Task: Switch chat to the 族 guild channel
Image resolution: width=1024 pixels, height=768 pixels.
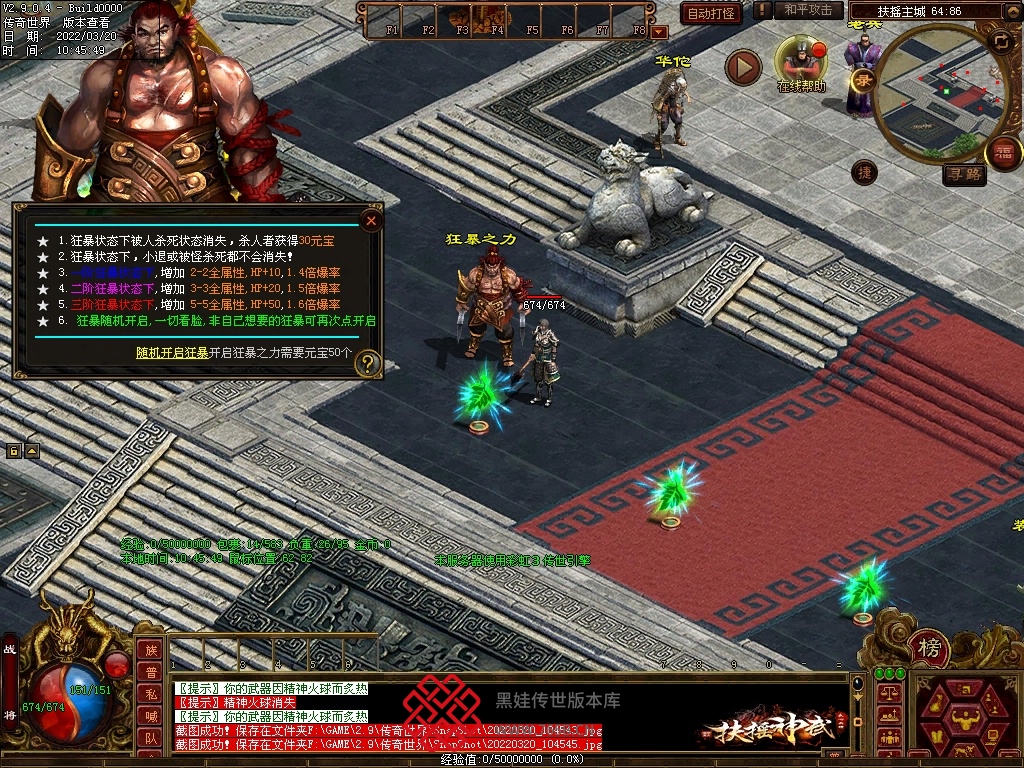Action: pos(150,650)
